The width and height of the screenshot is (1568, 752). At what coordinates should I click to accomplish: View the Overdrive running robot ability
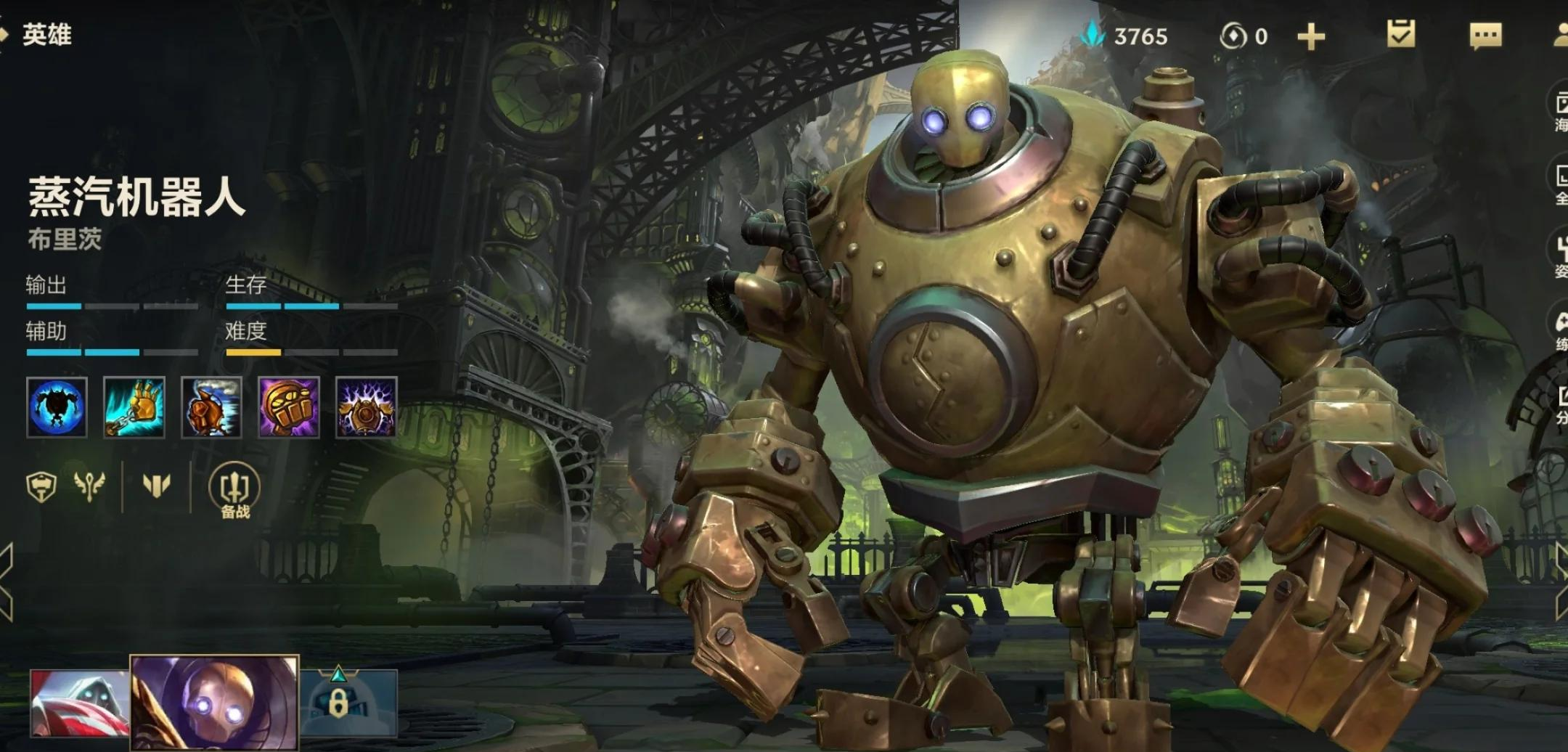point(211,407)
